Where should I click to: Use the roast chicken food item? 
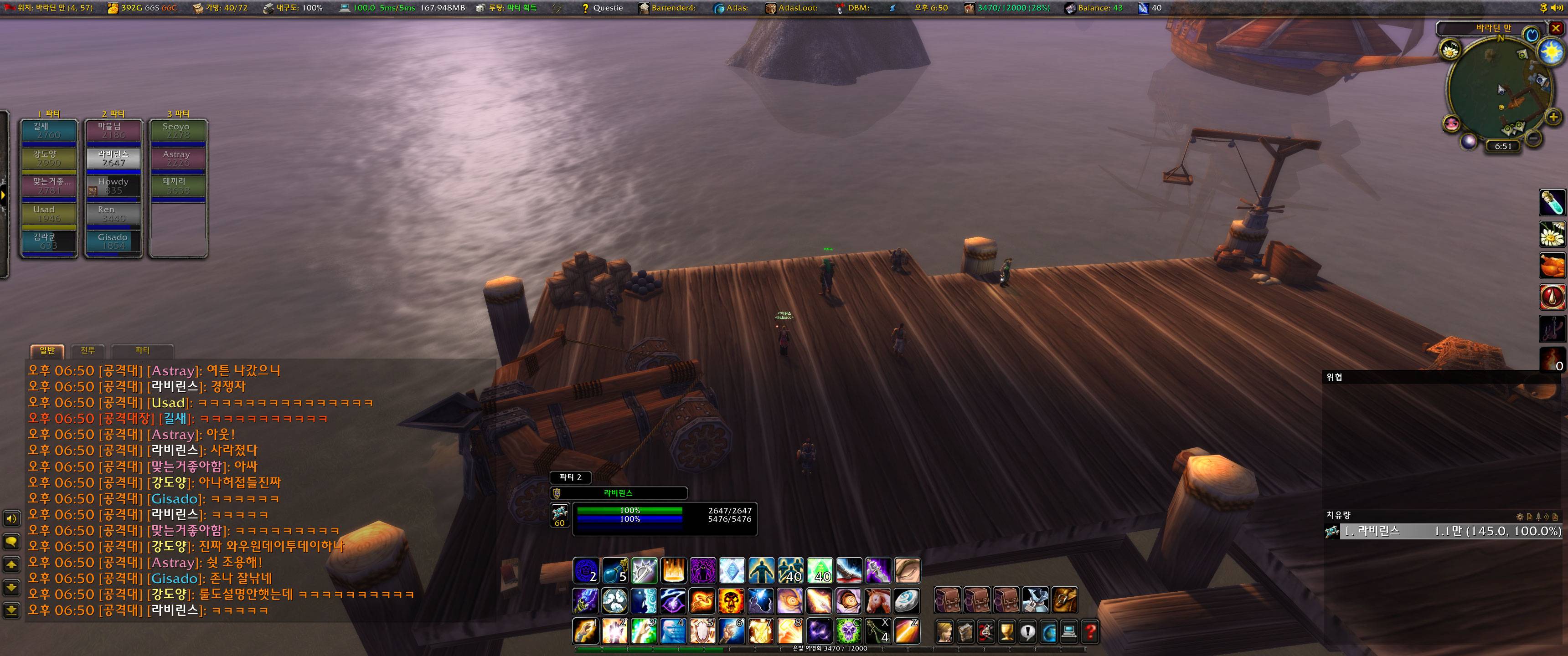click(x=1552, y=266)
